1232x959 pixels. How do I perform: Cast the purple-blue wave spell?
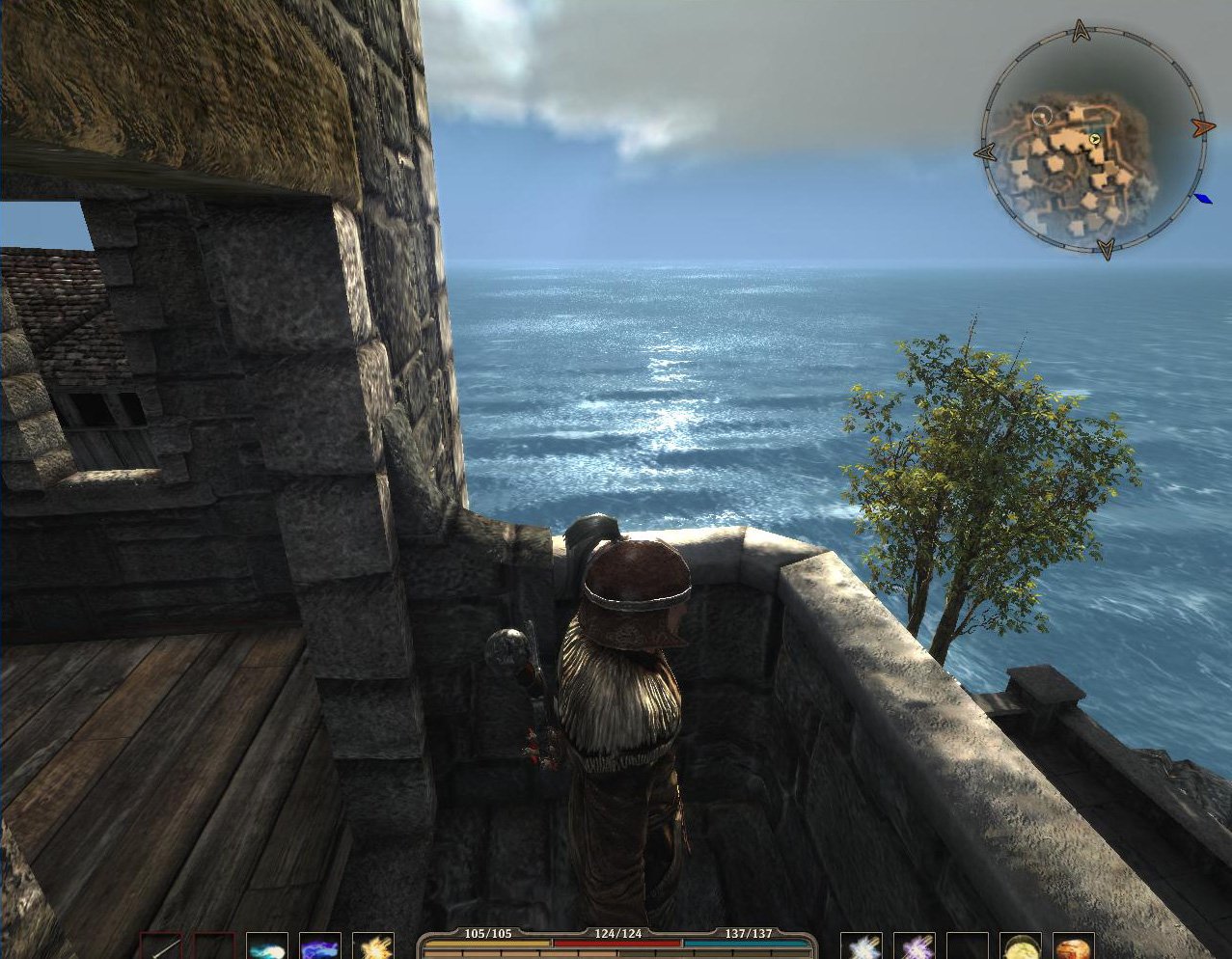(x=319, y=945)
